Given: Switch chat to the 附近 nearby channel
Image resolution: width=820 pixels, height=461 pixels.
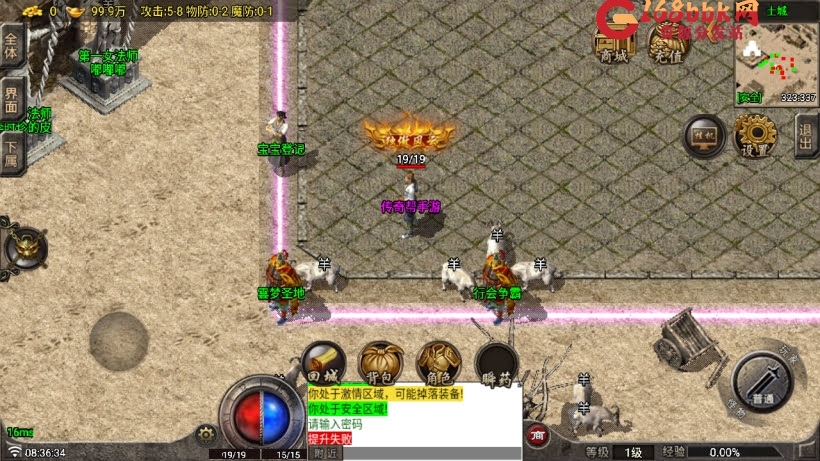Looking at the screenshot, I should (x=326, y=453).
